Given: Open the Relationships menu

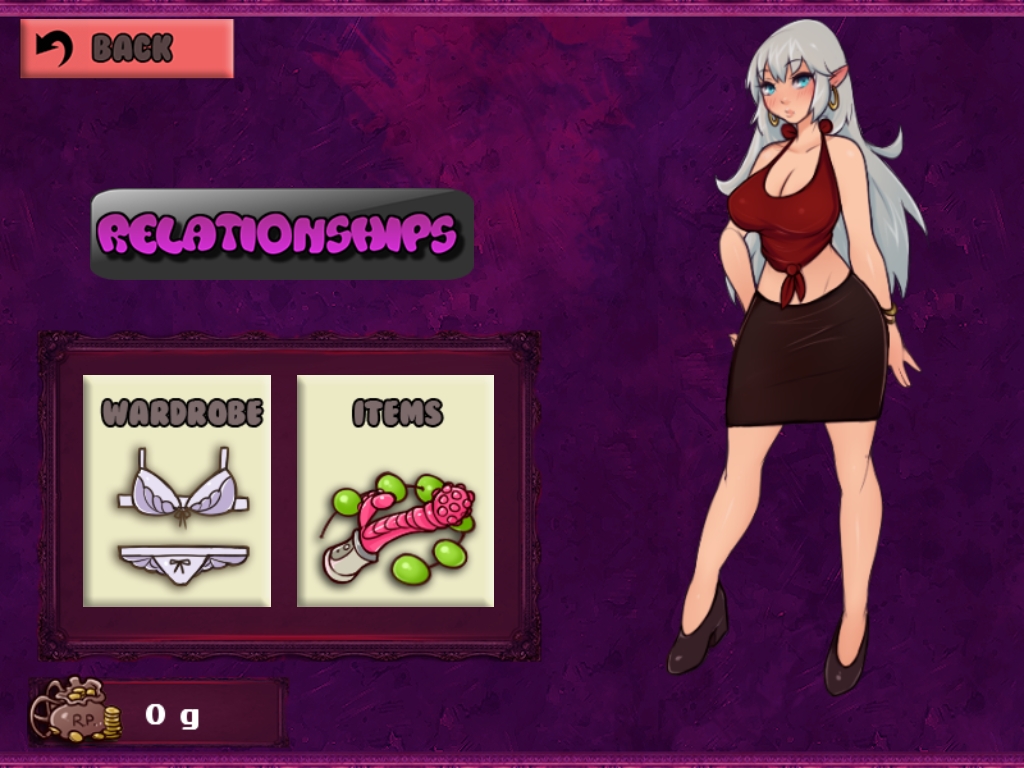Looking at the screenshot, I should point(282,234).
